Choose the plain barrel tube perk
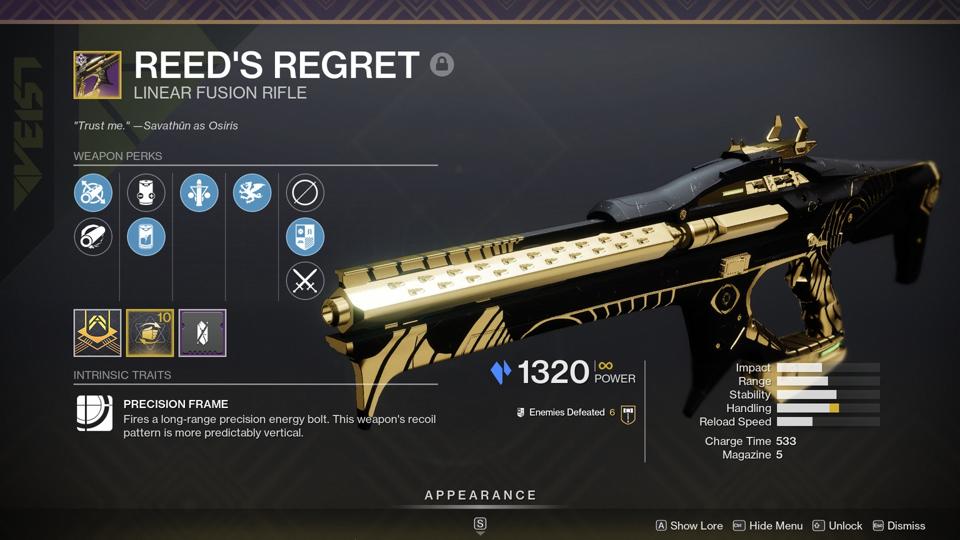The width and height of the screenshot is (960, 540). coord(93,237)
